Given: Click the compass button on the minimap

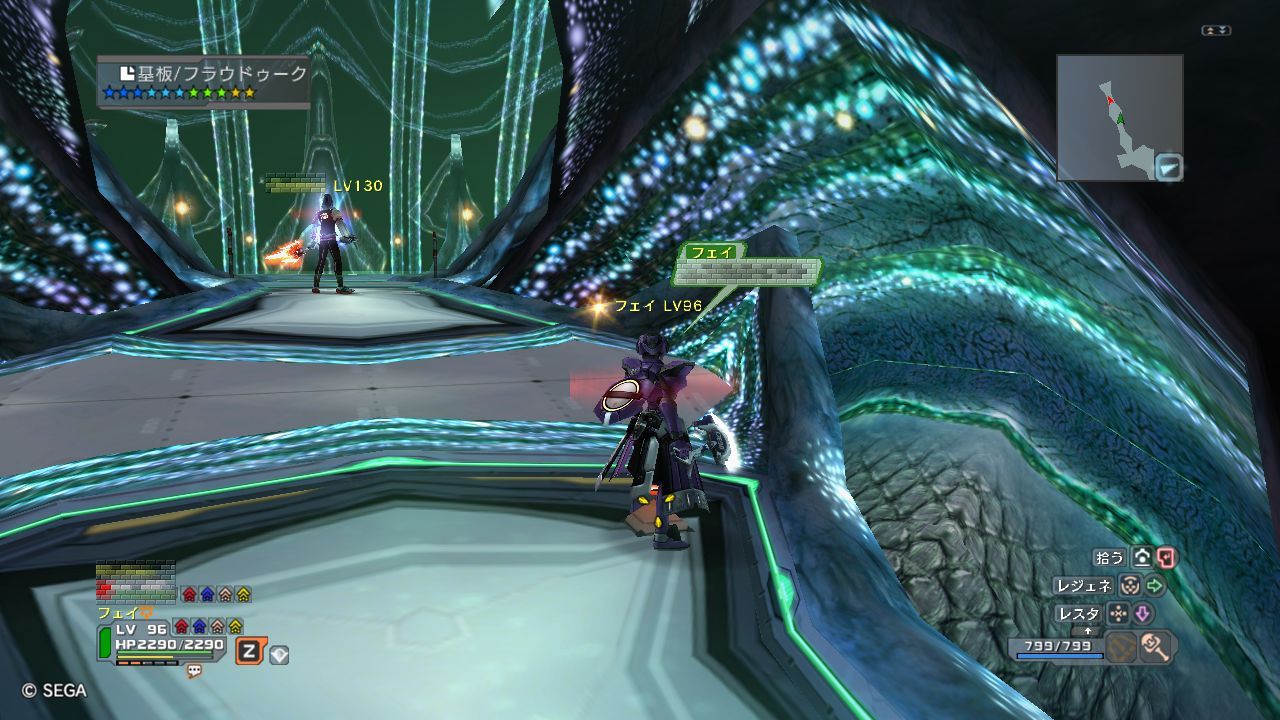Looking at the screenshot, I should point(1168,166).
